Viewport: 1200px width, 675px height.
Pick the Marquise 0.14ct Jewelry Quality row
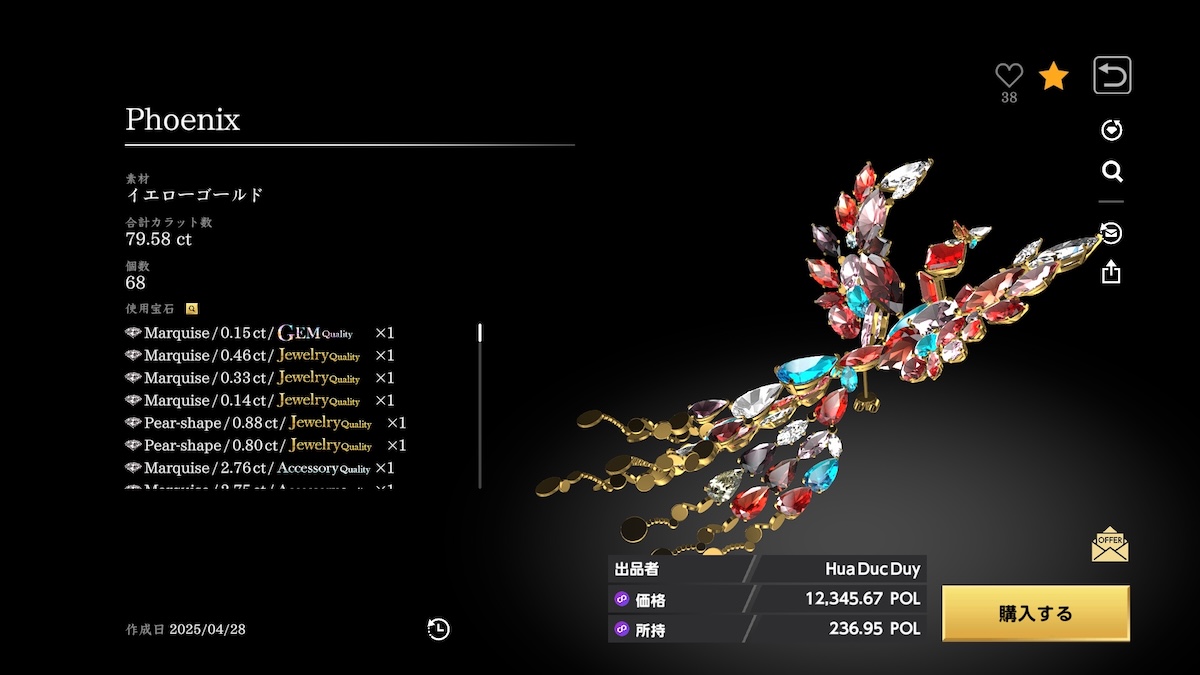260,400
